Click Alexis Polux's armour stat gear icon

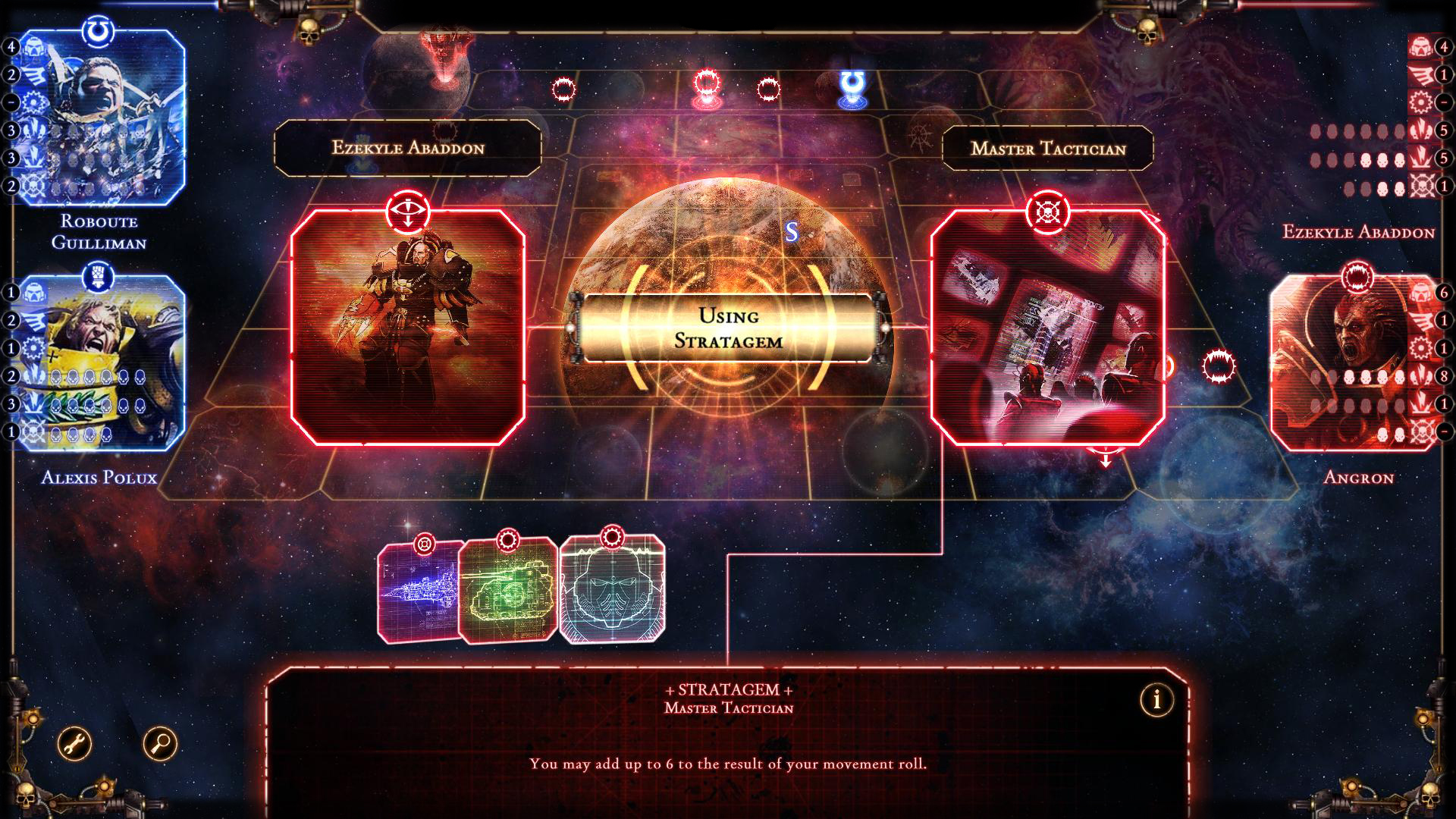[33, 347]
